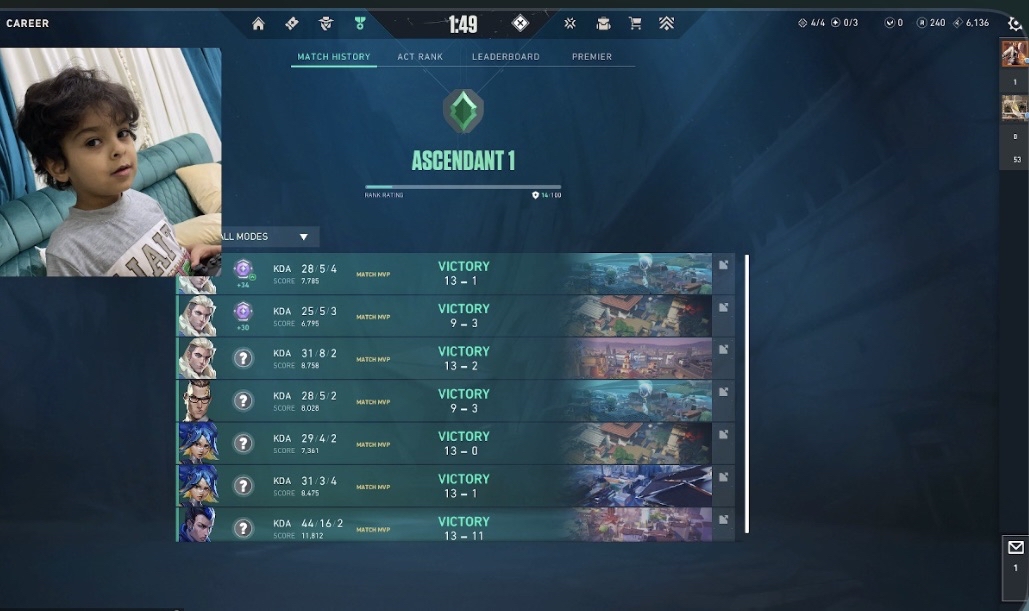The width and height of the screenshot is (1029, 611).
Task: Select the Premier tab
Action: [x=592, y=57]
